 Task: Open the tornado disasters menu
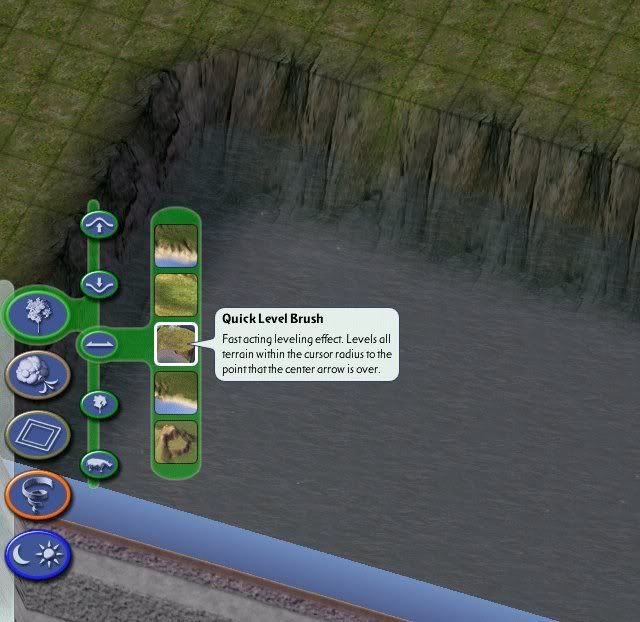[37, 495]
